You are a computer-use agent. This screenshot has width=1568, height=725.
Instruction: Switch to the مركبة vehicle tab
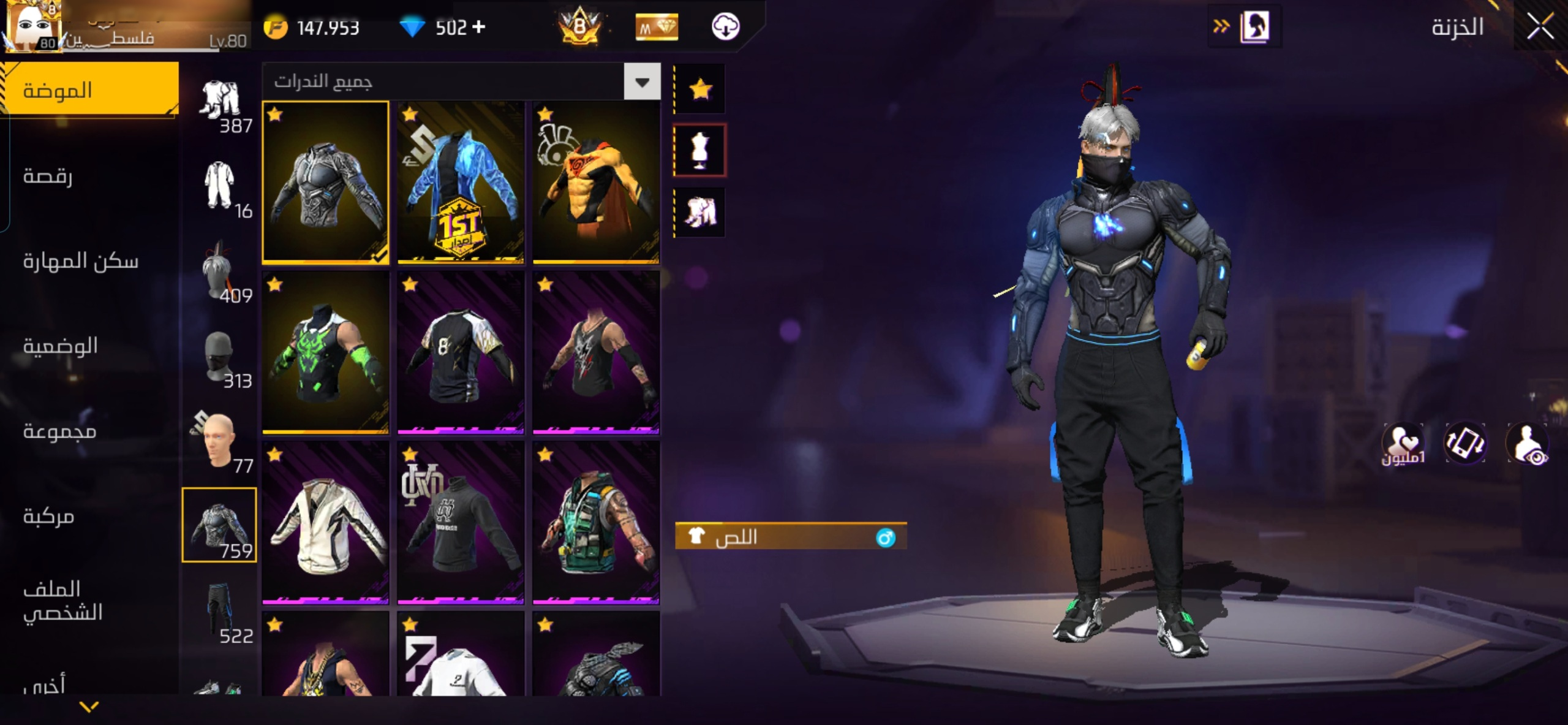tap(49, 517)
